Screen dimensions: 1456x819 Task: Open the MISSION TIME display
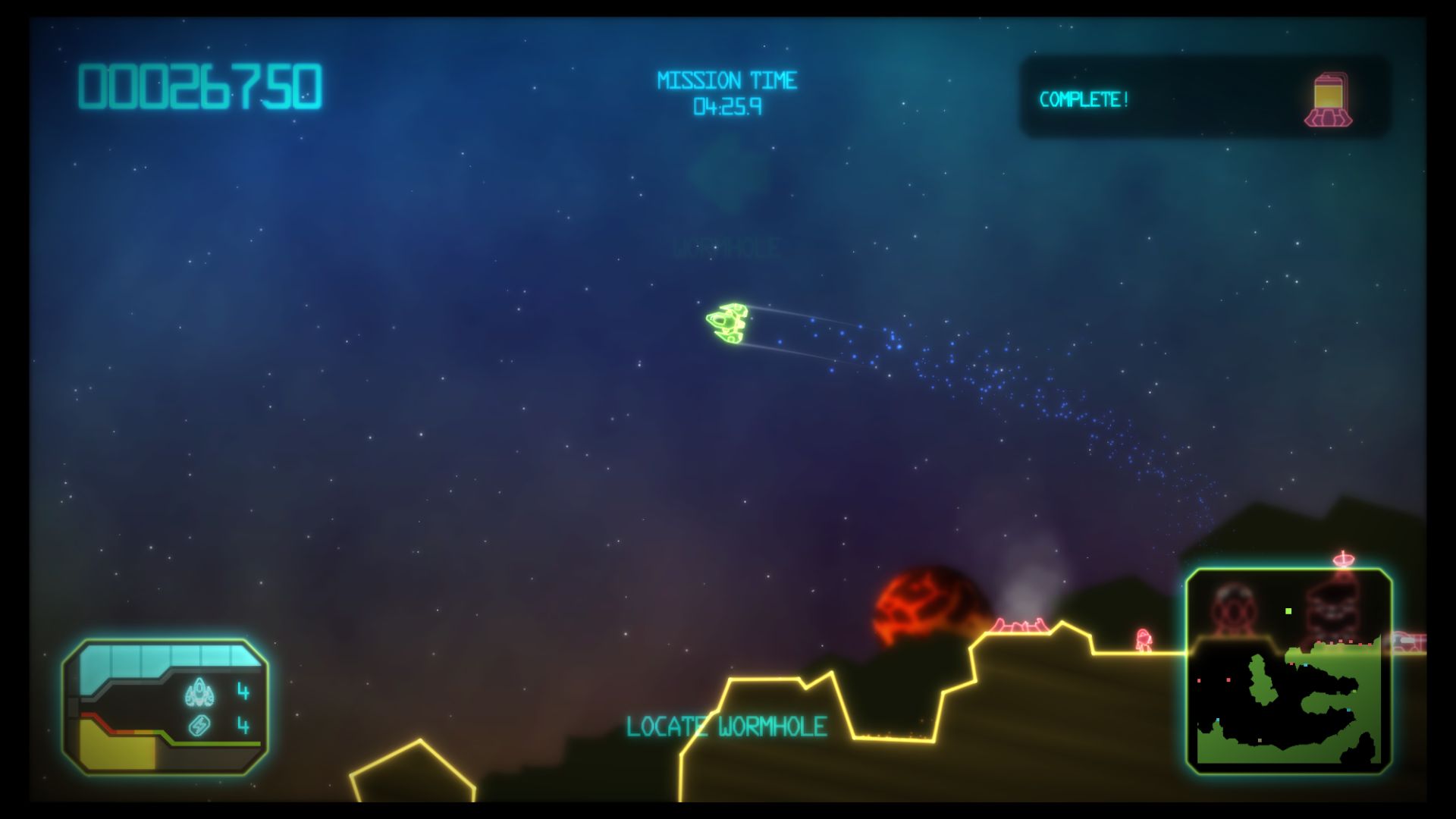coord(728,93)
